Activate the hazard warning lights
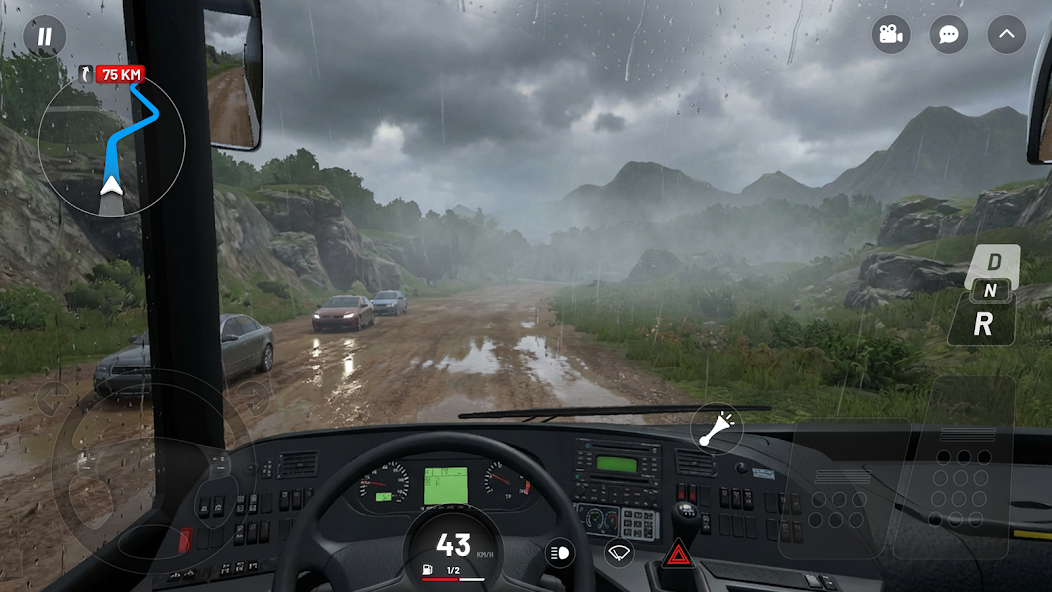1052x592 pixels. (678, 553)
